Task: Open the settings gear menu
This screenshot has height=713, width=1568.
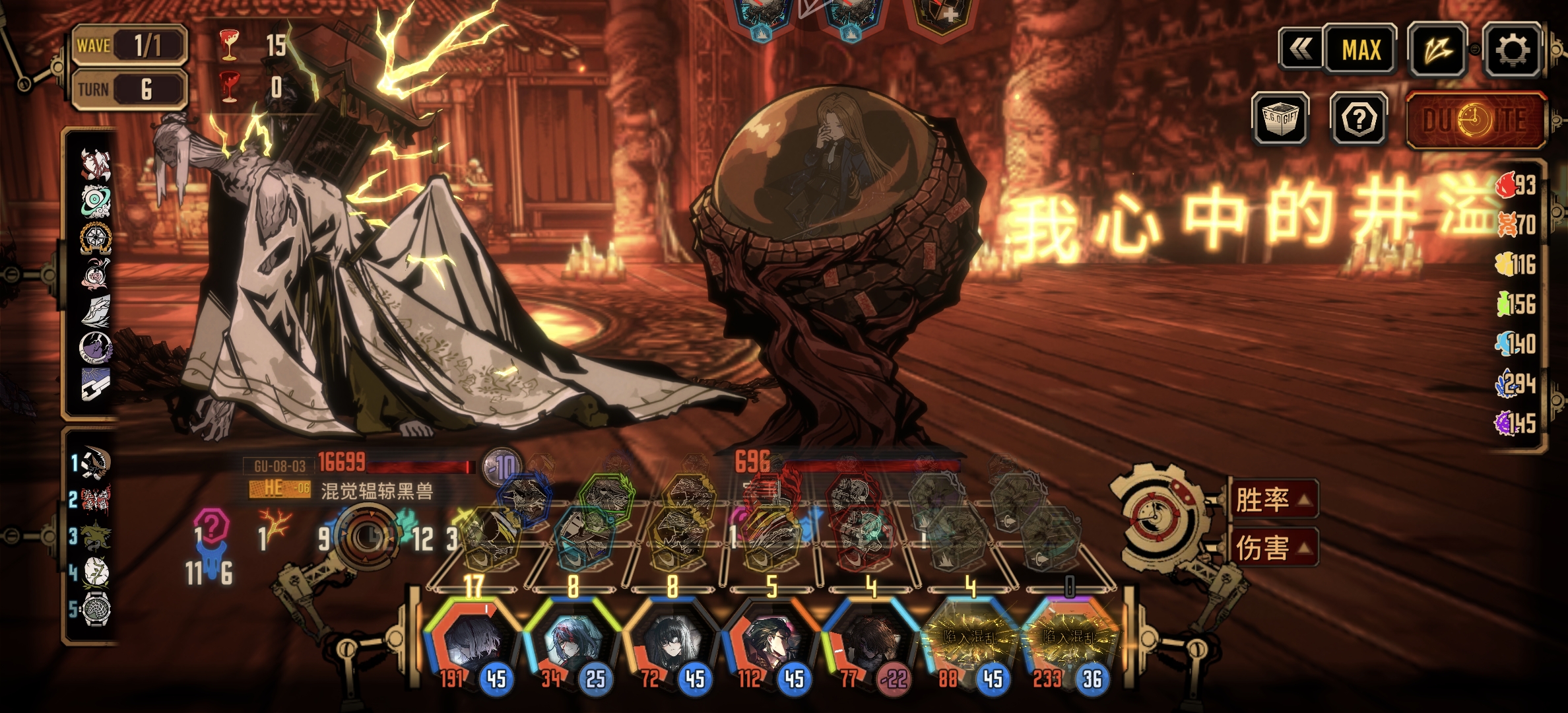Action: (1512, 50)
